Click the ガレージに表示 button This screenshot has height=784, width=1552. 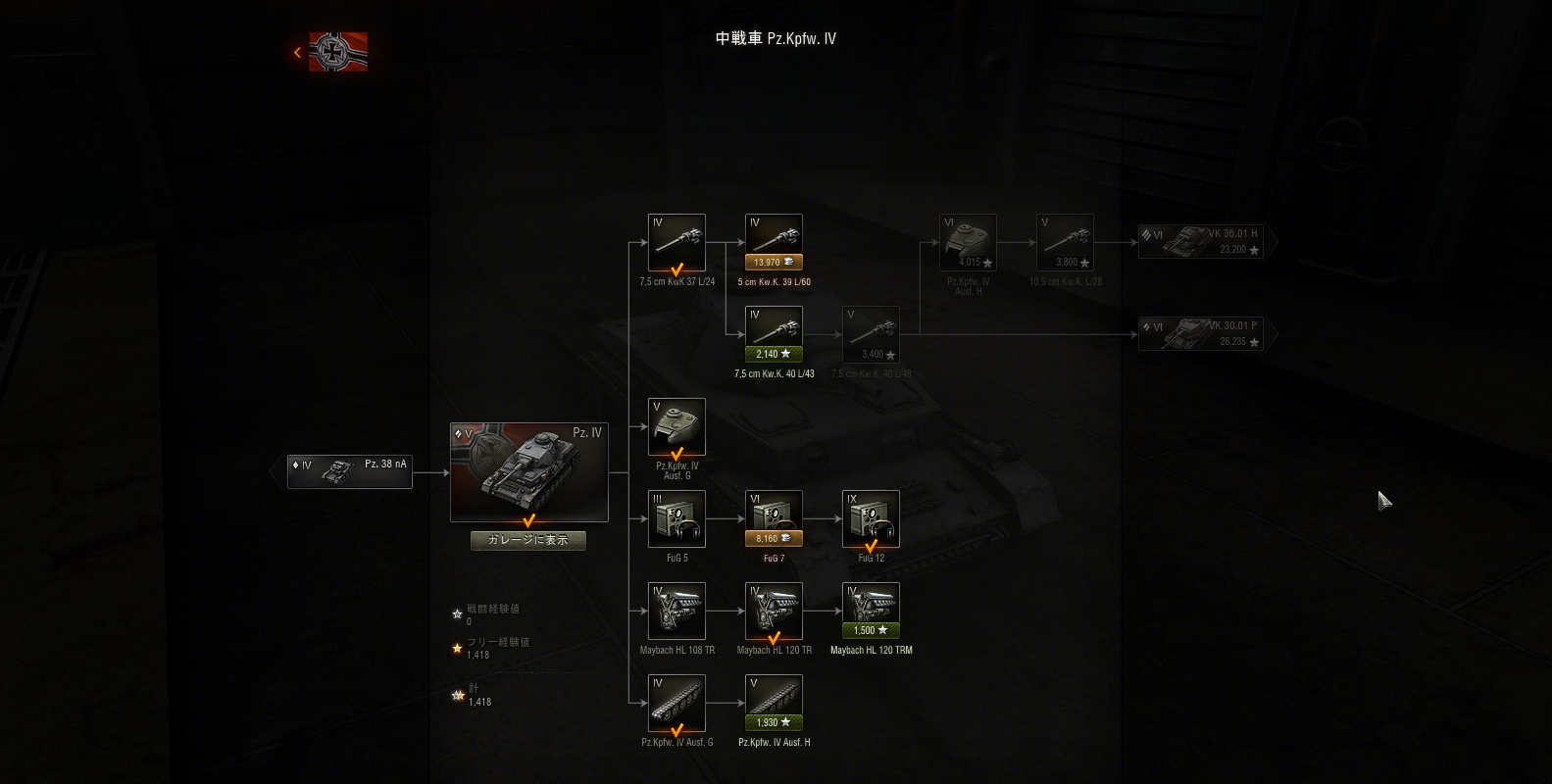point(528,540)
